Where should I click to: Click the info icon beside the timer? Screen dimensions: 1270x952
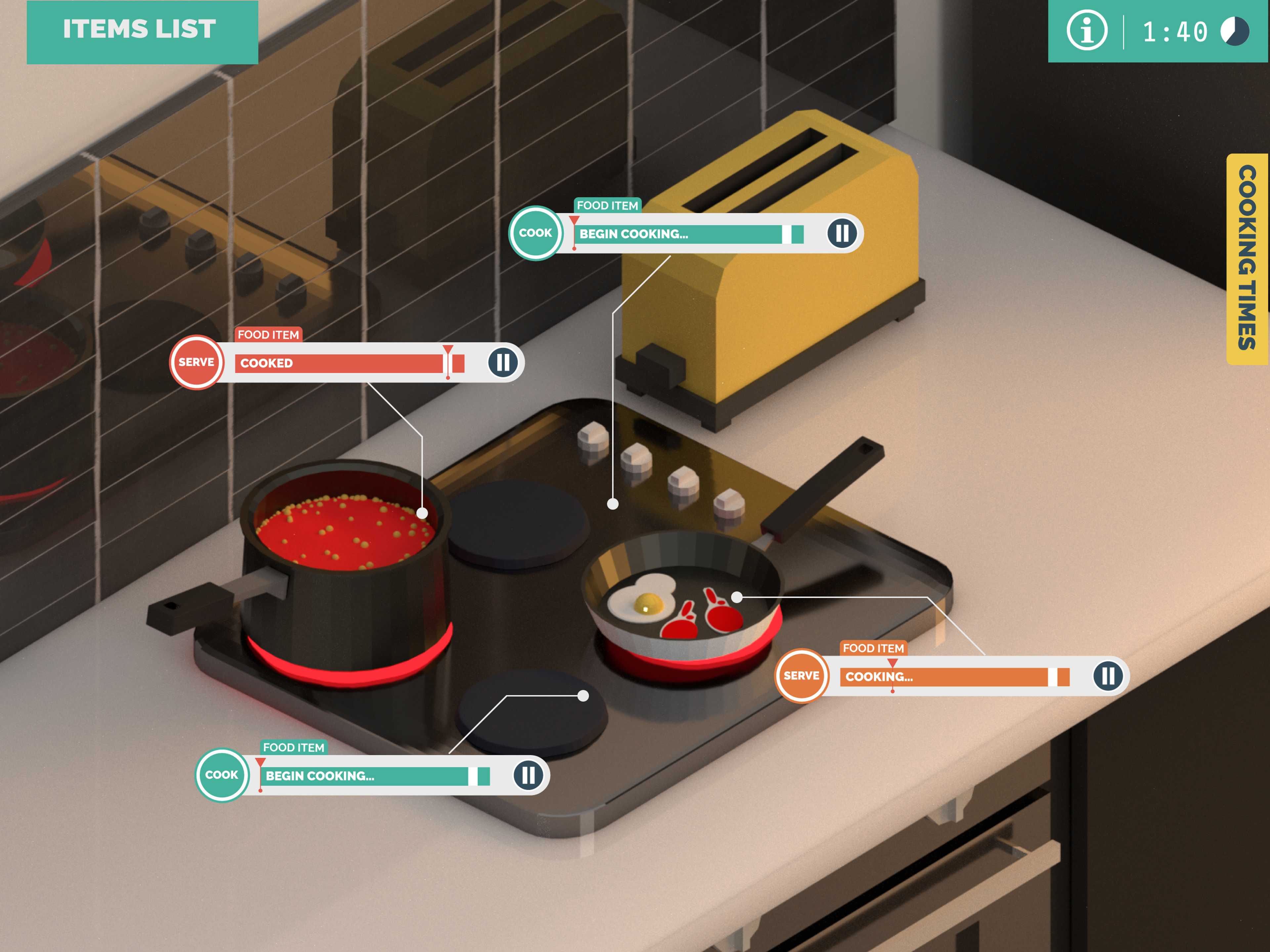click(x=1086, y=31)
